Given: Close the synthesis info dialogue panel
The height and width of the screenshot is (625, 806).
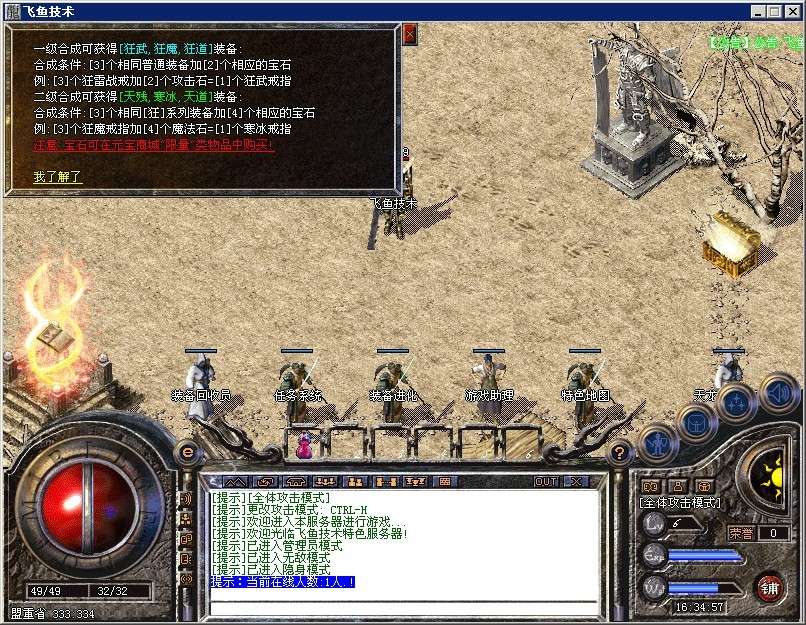Looking at the screenshot, I should [x=409, y=33].
